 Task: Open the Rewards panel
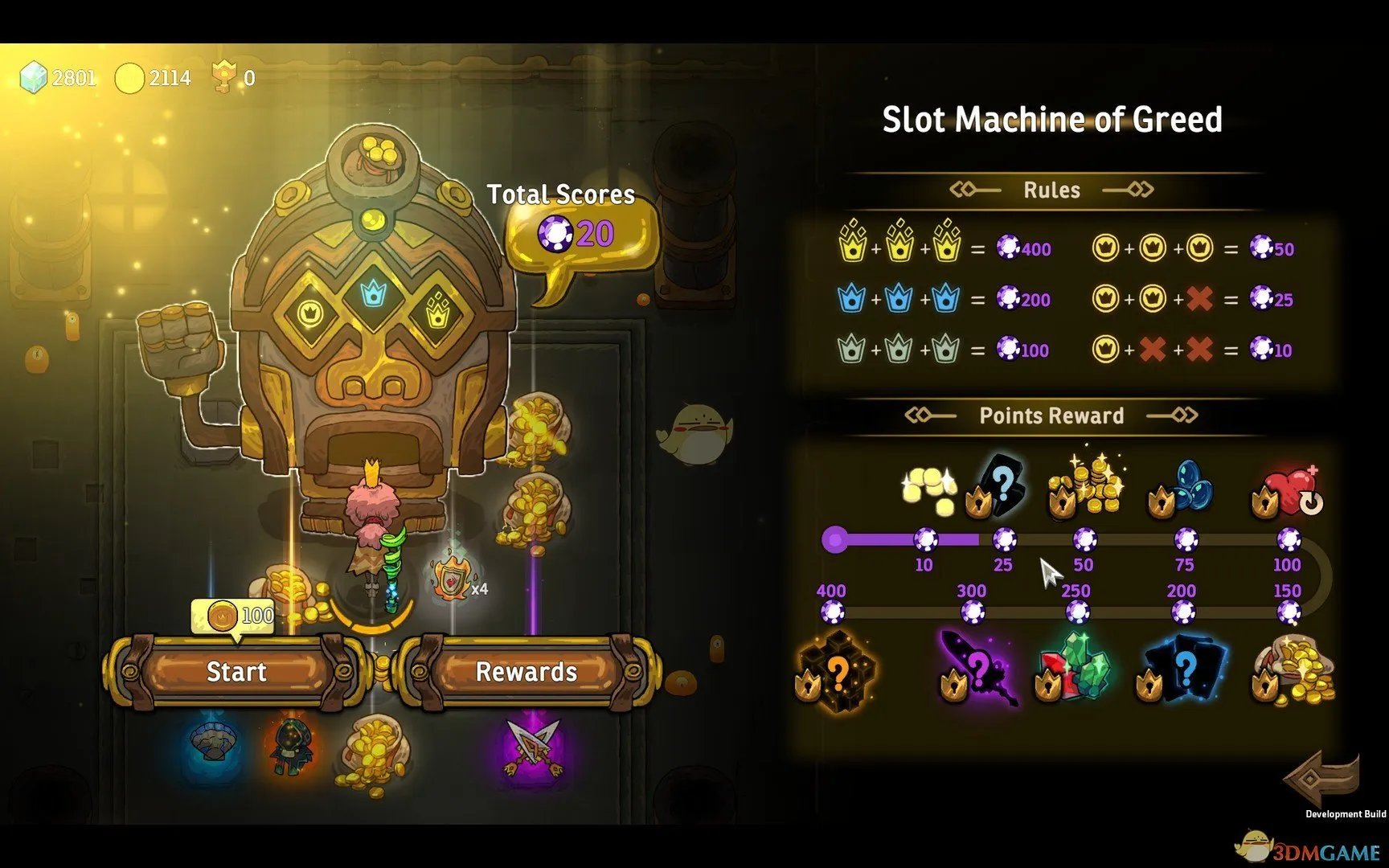click(x=527, y=672)
